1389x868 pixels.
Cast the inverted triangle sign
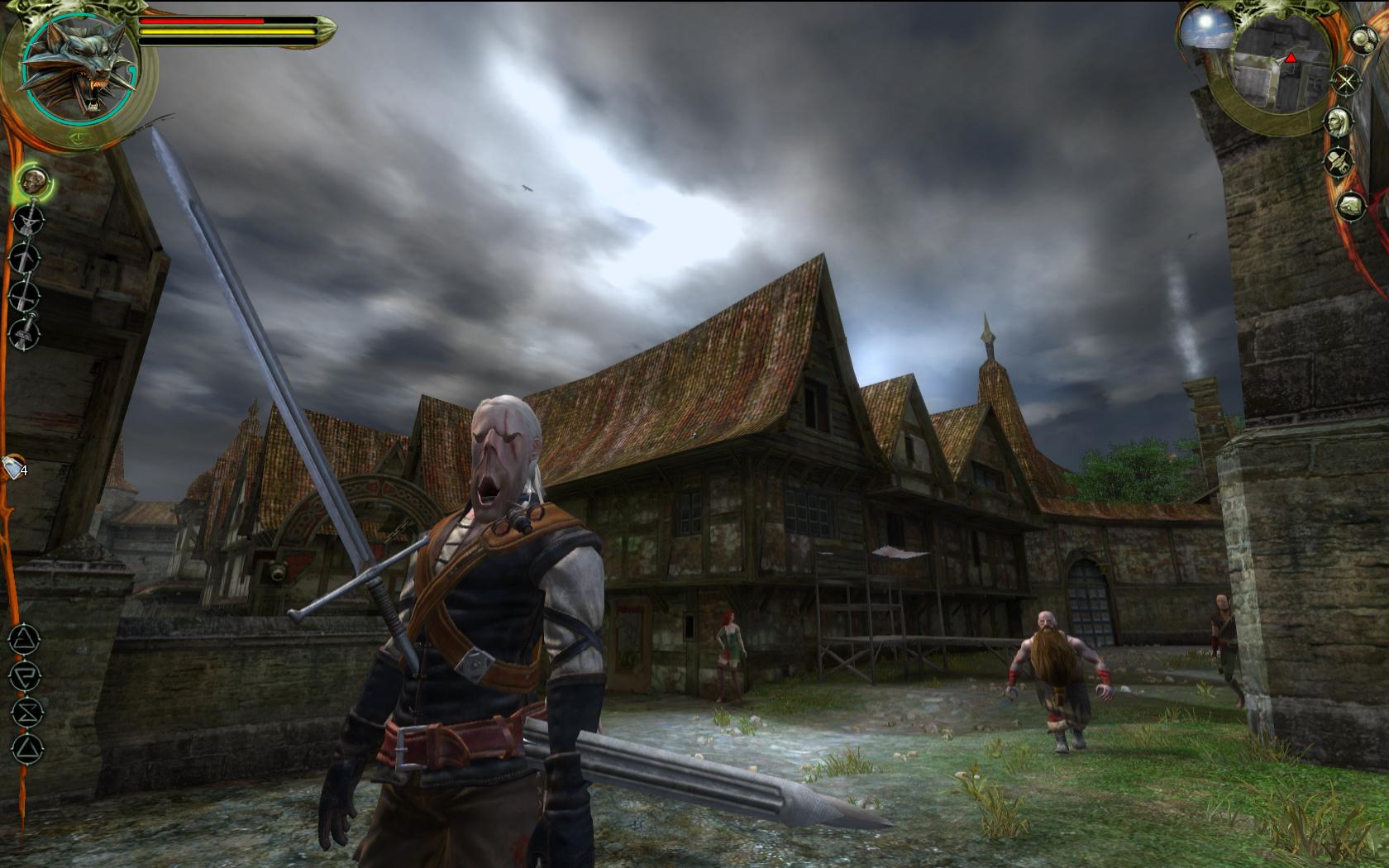point(25,675)
